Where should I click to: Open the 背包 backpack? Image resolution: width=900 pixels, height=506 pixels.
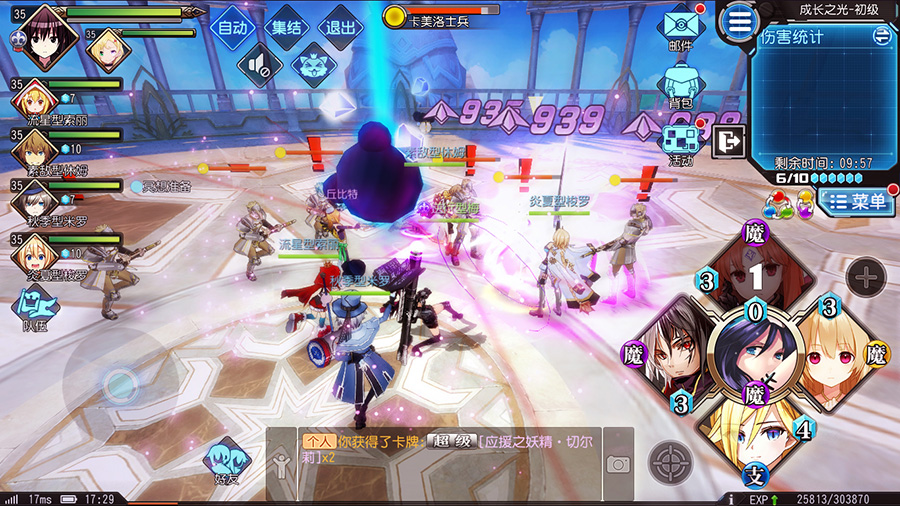[x=681, y=83]
